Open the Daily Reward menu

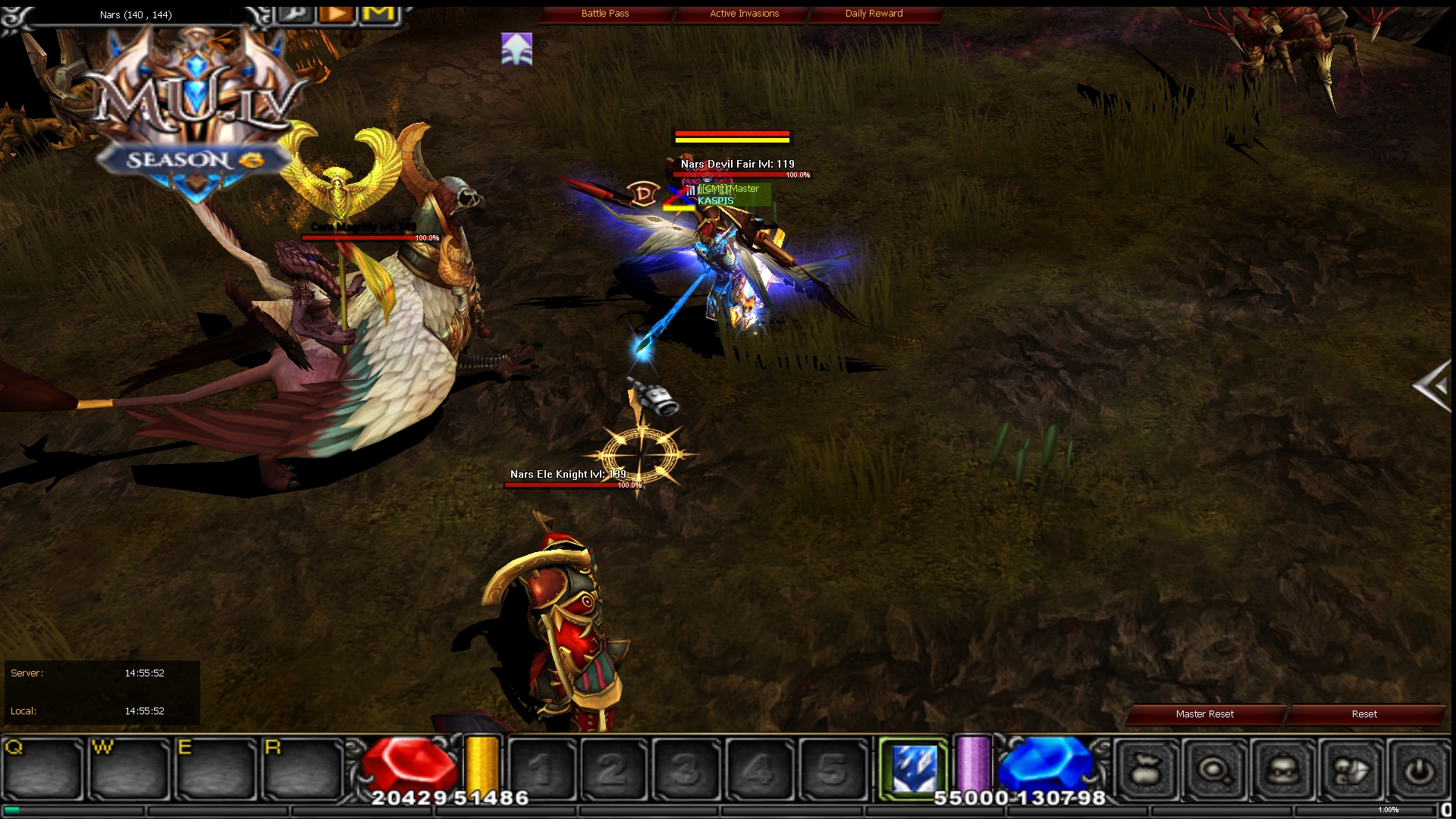(x=874, y=13)
